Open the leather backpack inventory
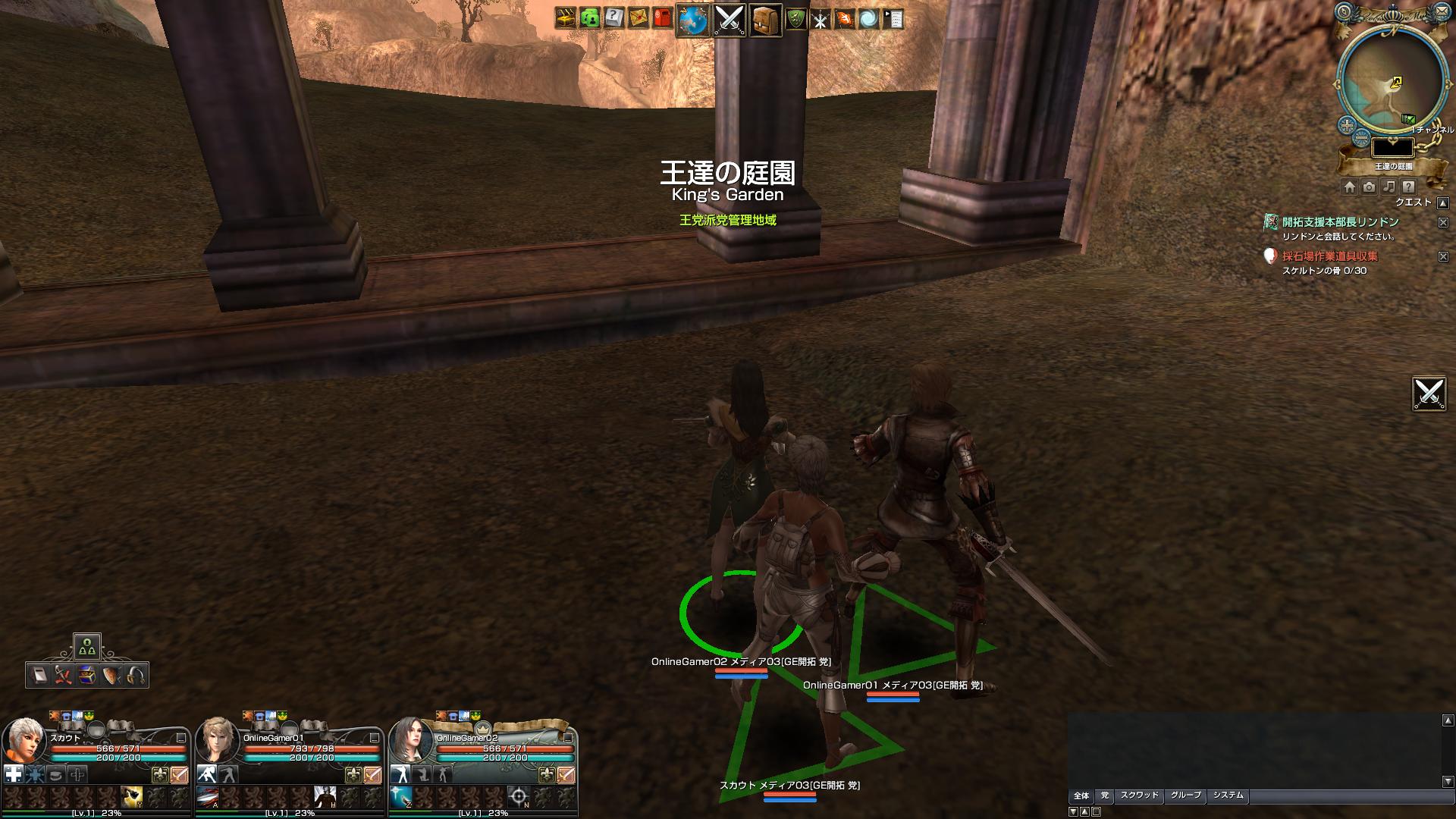 (765, 20)
